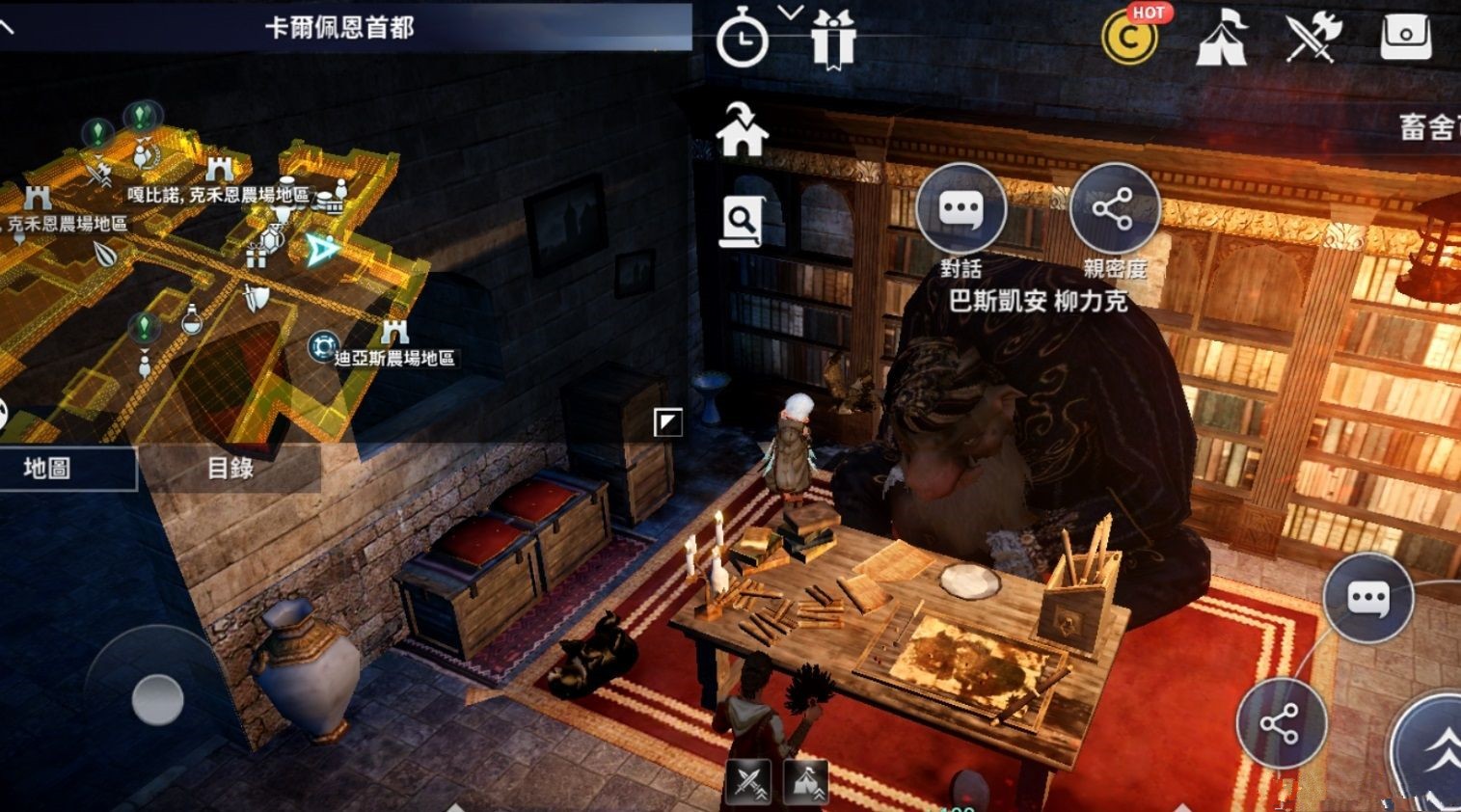Expand the chevron next to the stopwatch icon
The height and width of the screenshot is (812, 1461).
point(790,14)
